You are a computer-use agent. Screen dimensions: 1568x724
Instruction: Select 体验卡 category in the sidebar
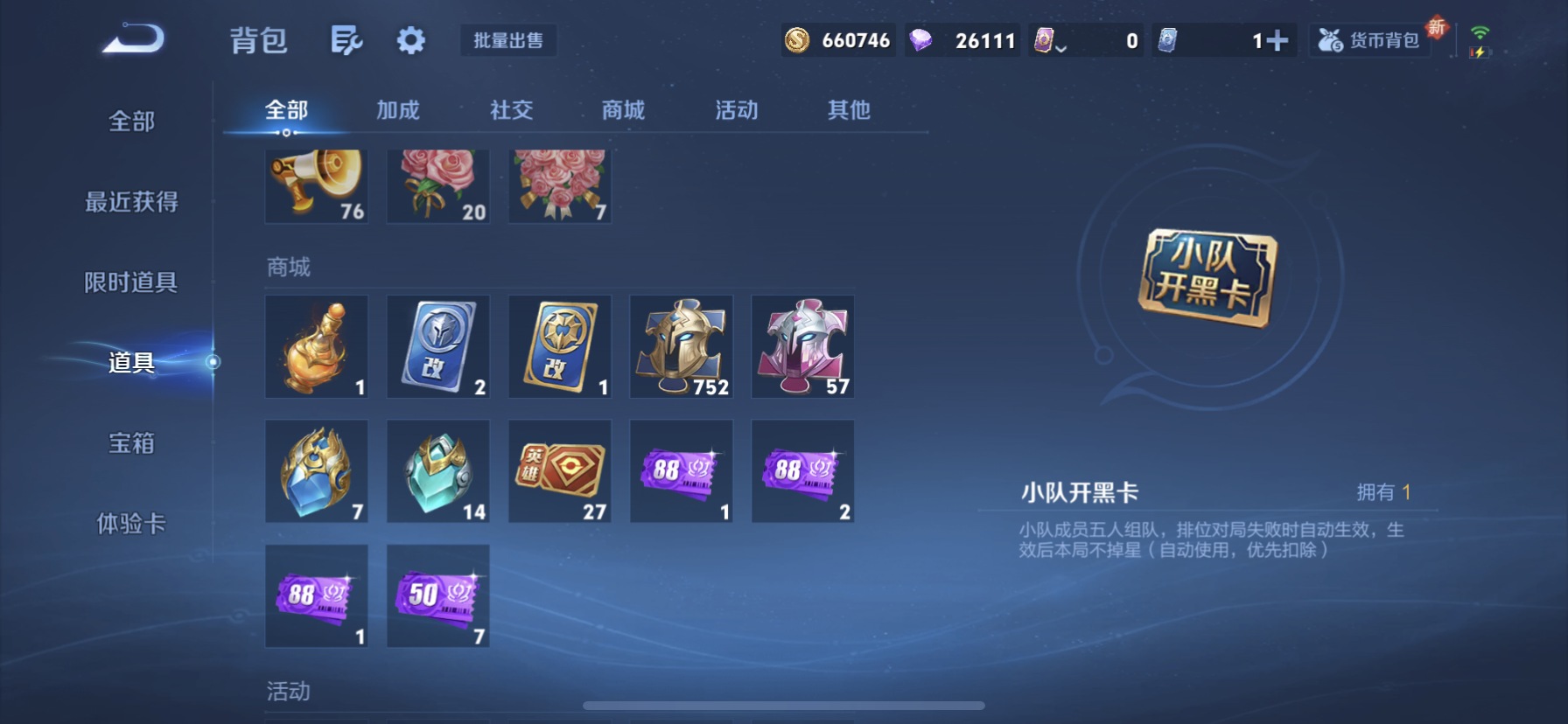point(131,524)
